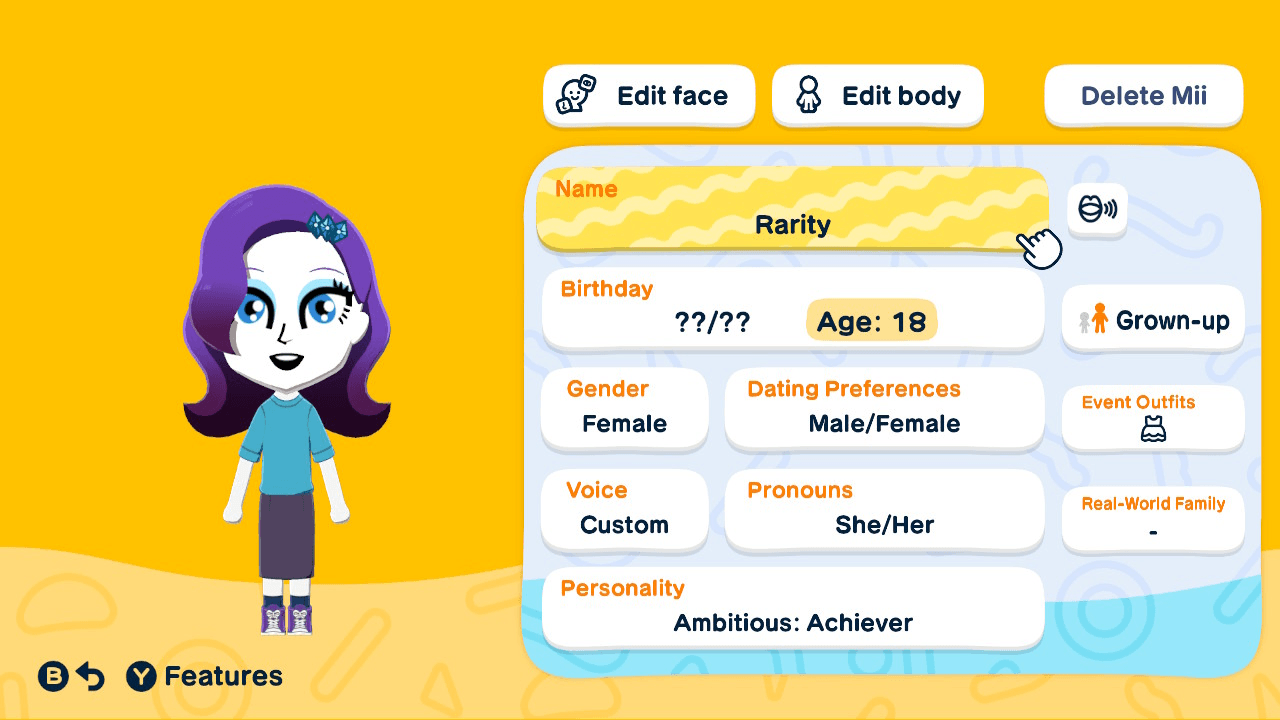Change the Gender from Female

pos(624,408)
